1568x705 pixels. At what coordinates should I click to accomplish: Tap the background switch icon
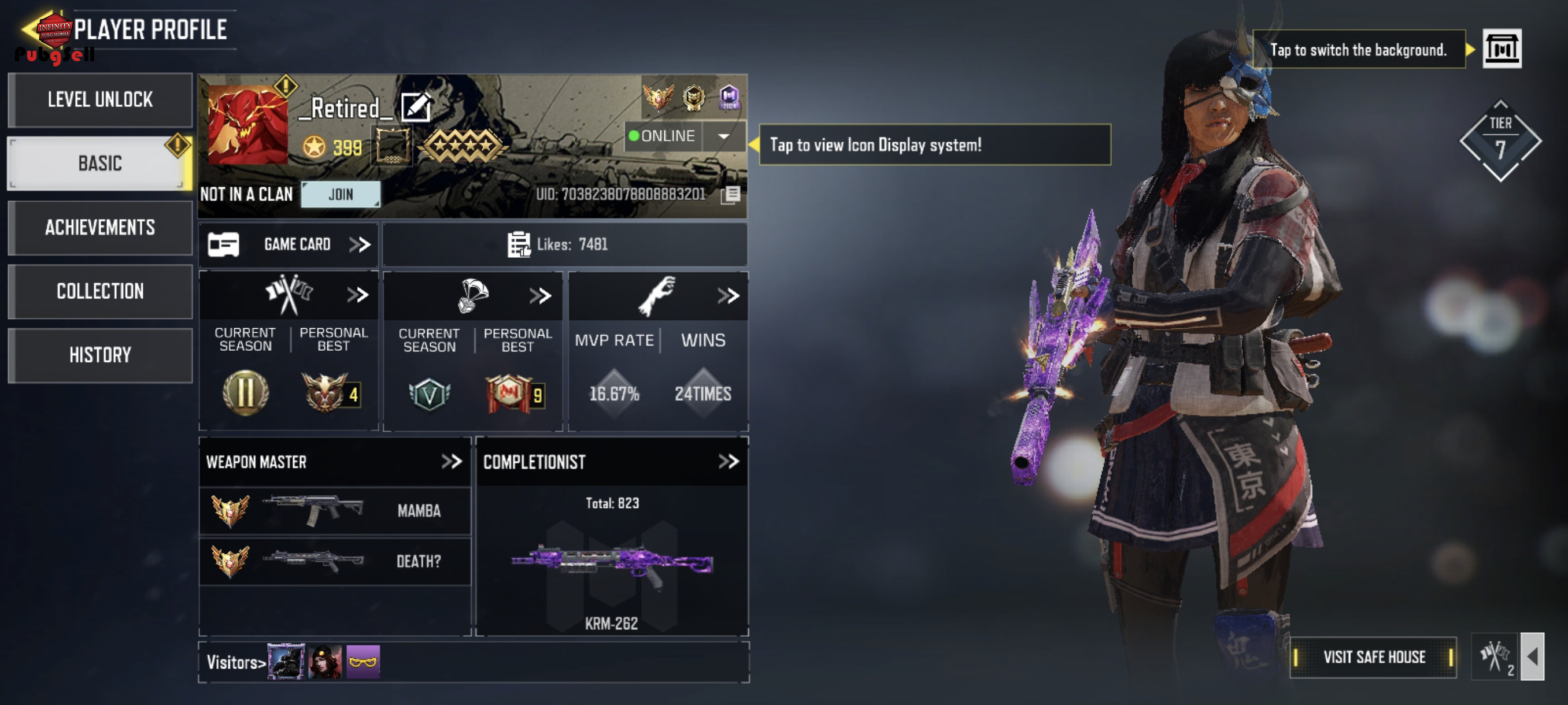tap(1501, 49)
